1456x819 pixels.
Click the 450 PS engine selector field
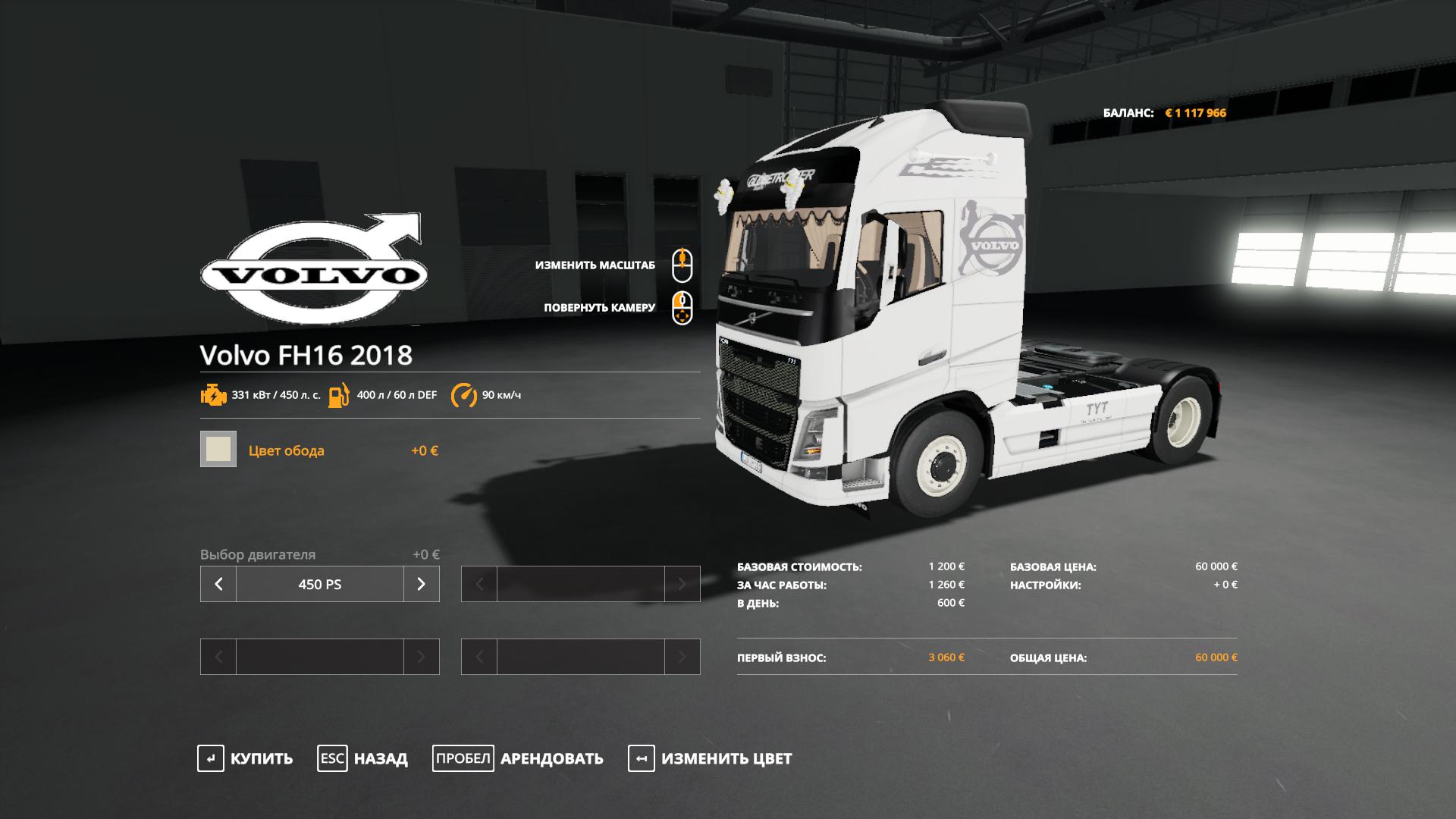point(320,584)
